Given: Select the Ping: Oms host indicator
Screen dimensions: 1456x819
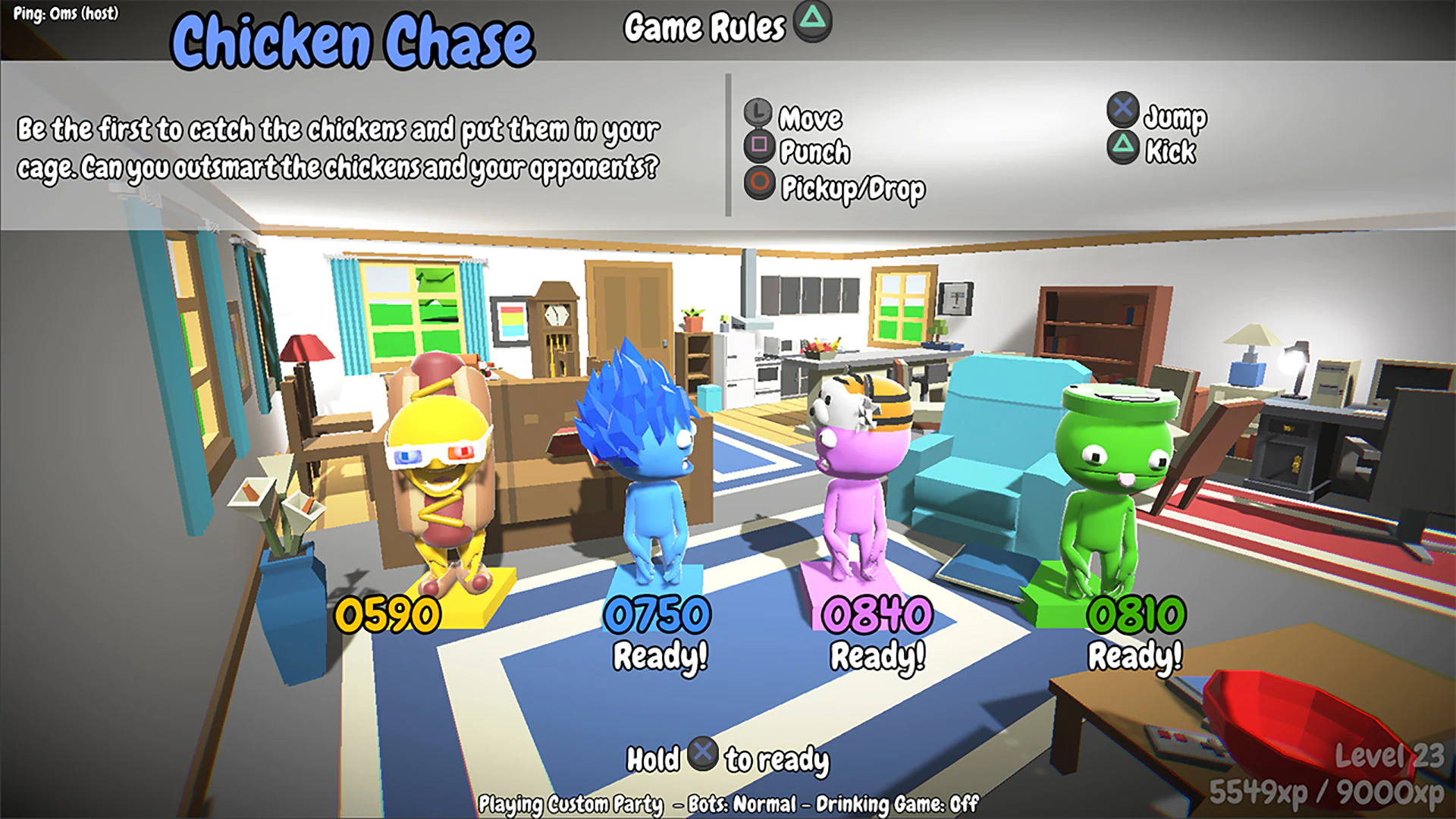Looking at the screenshot, I should pyautogui.click(x=67, y=12).
